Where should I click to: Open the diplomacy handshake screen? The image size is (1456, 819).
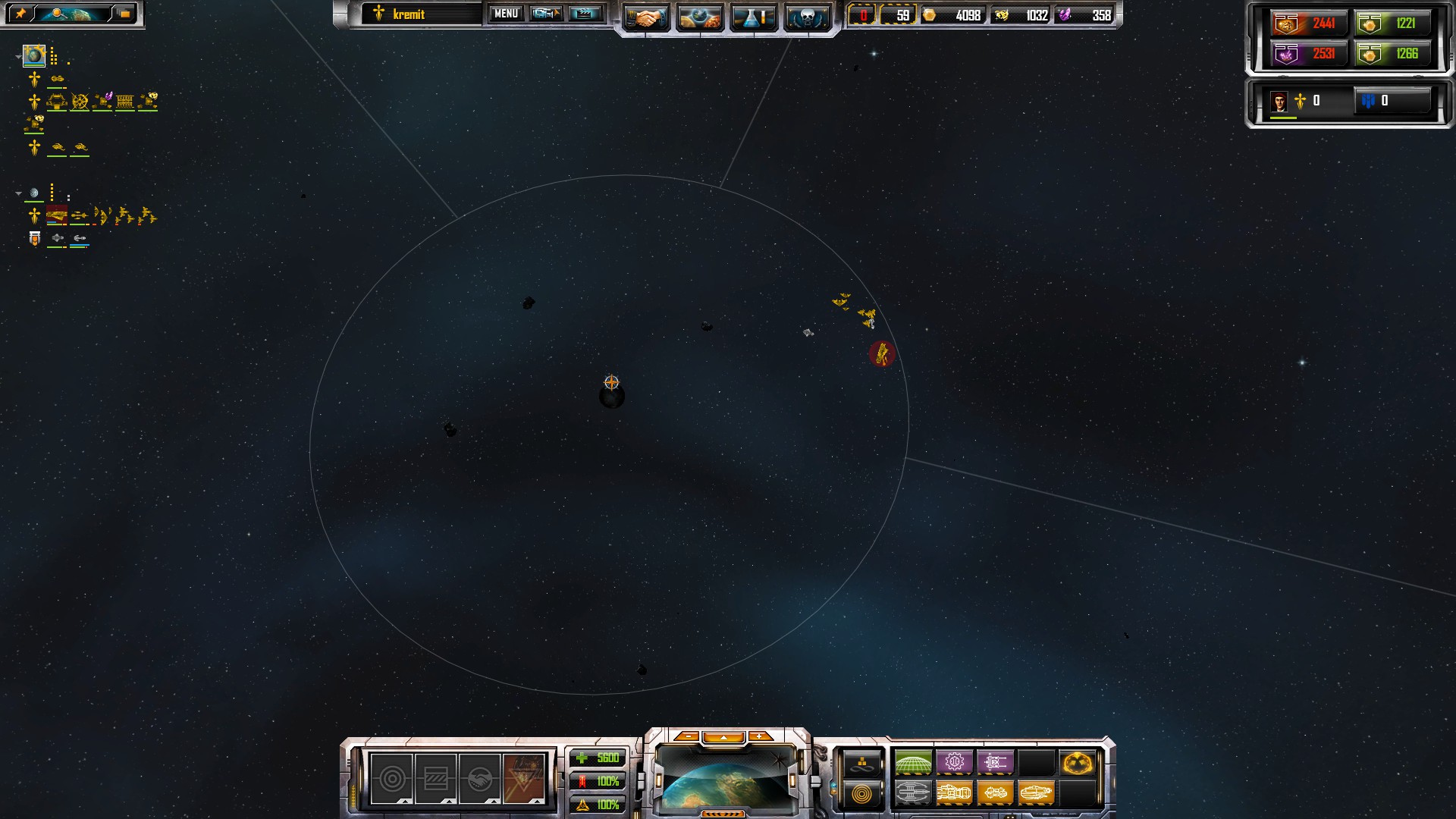(x=645, y=17)
